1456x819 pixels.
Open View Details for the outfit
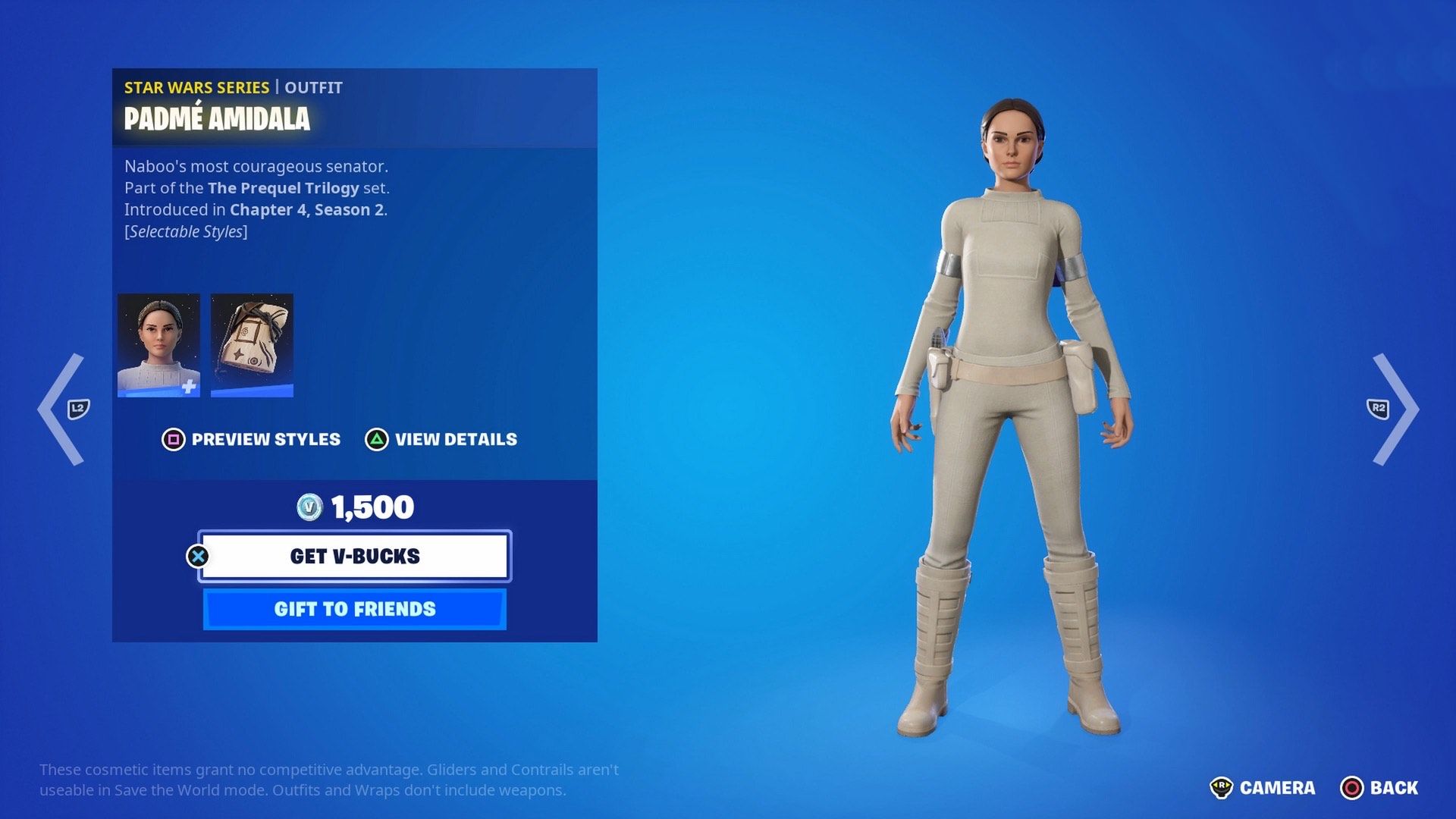click(454, 439)
